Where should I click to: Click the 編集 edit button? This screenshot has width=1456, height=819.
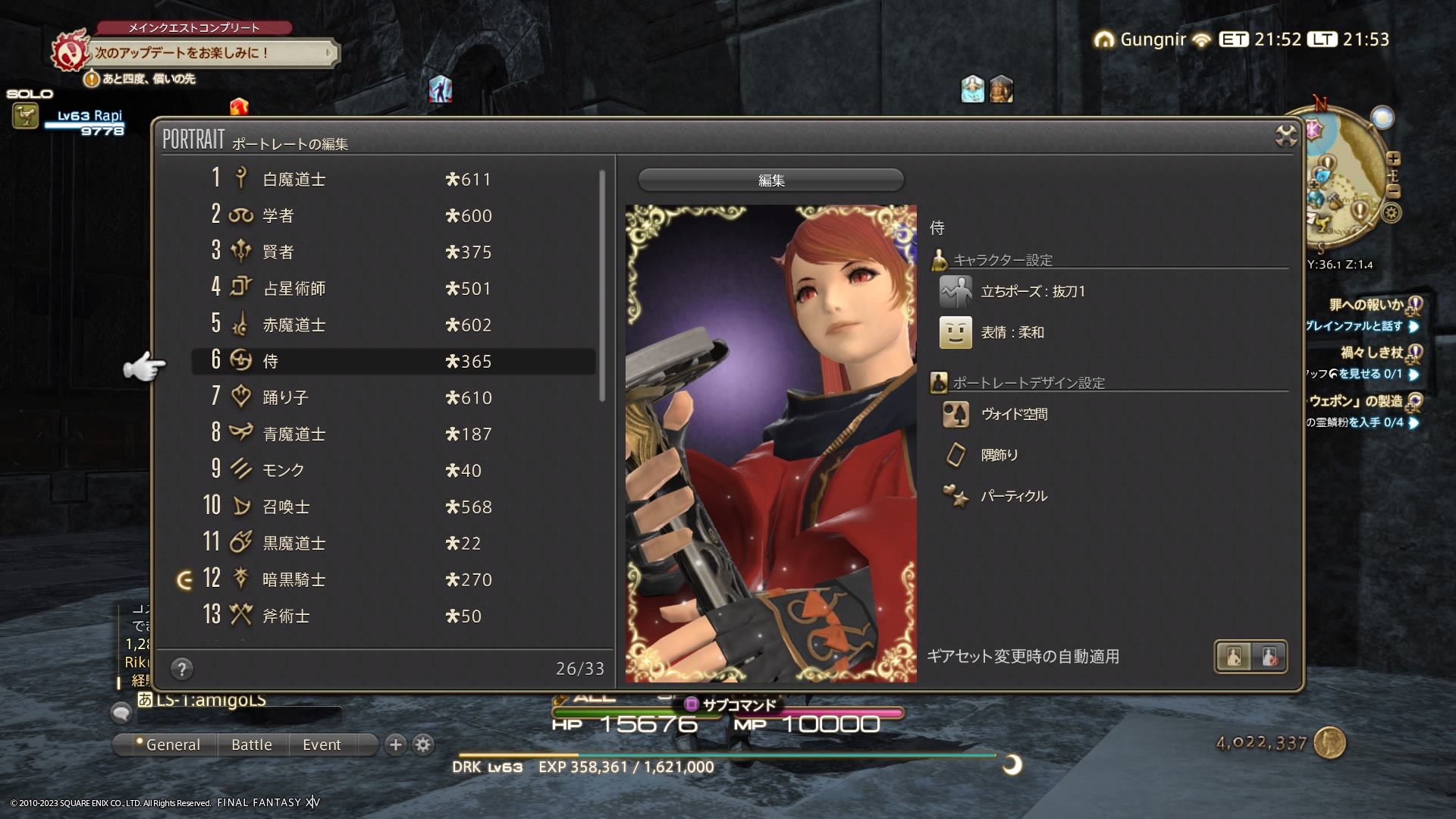click(x=770, y=180)
